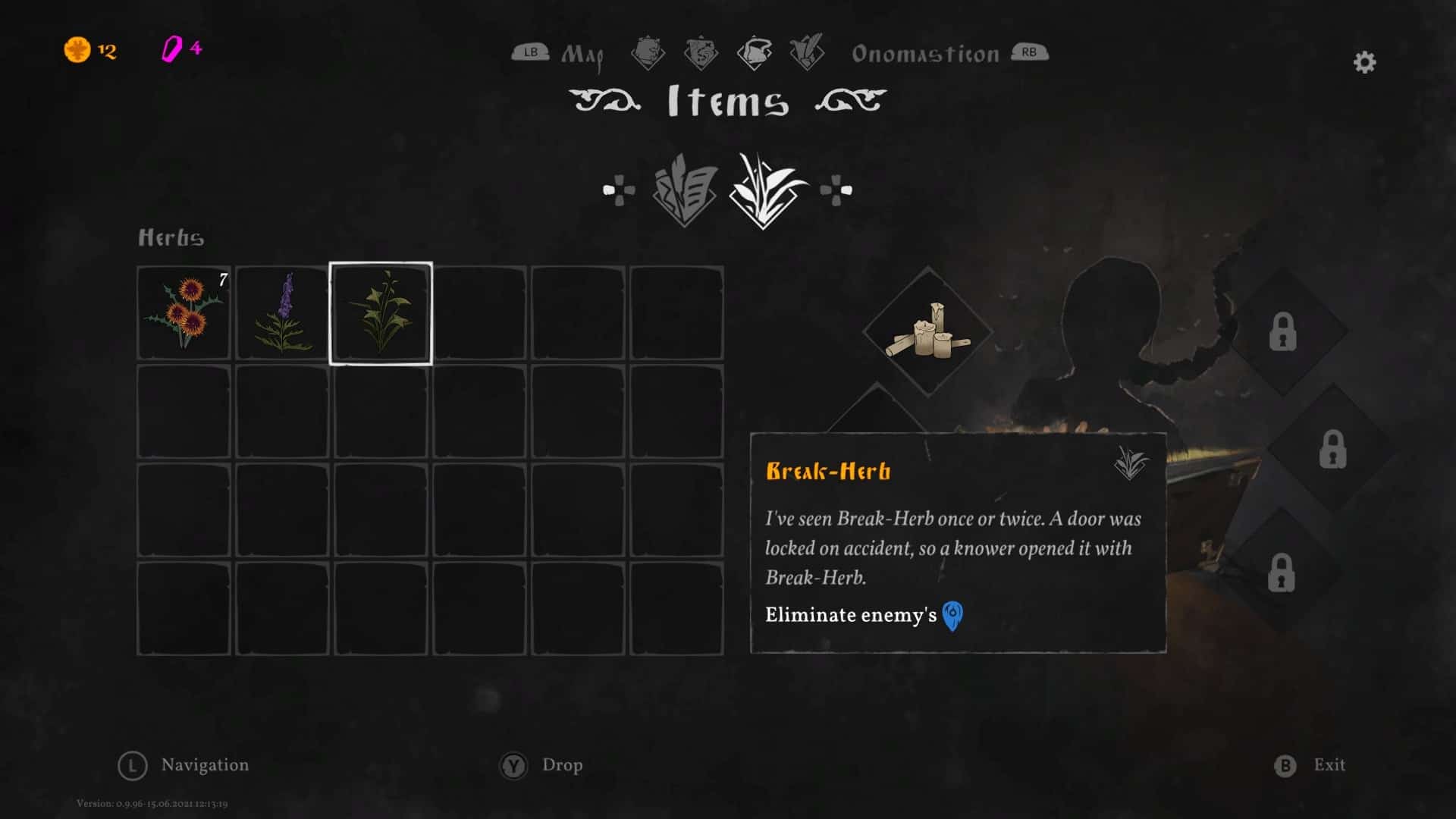Exit the Items screen
The image size is (1456, 819).
(1329, 765)
